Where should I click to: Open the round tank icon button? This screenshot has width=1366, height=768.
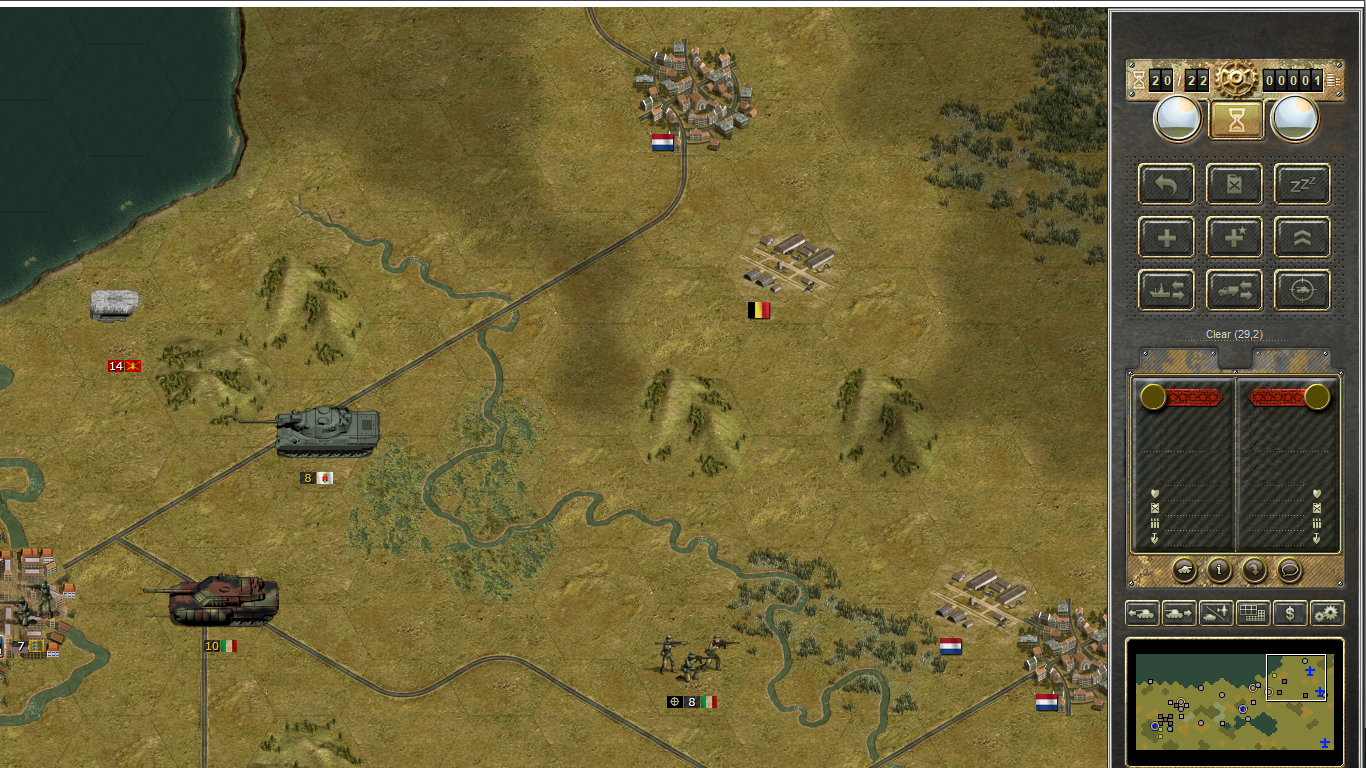pyautogui.click(x=1184, y=570)
